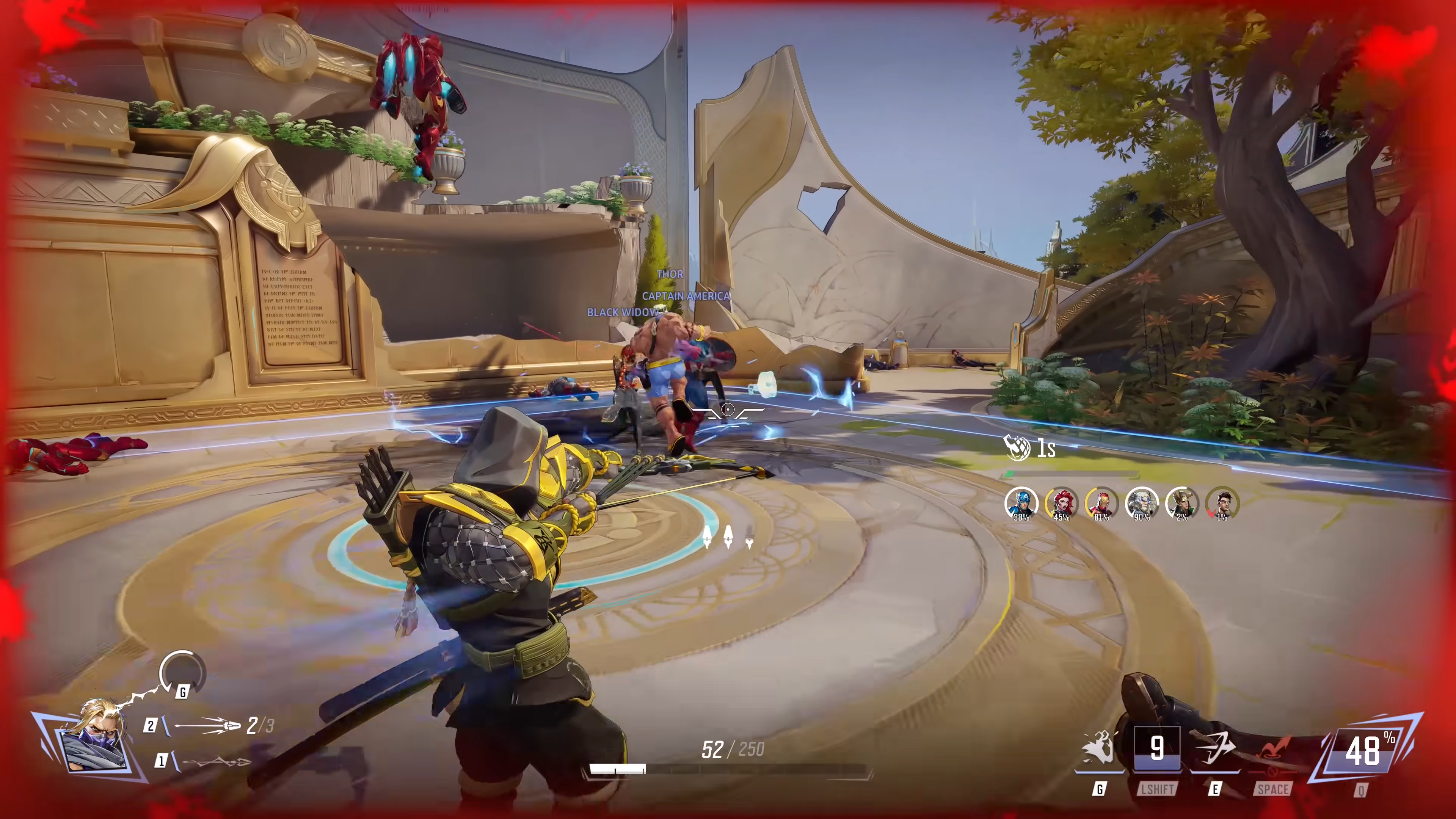Select the Loki portrait at 2%
The height and width of the screenshot is (819, 1456).
(x=1181, y=502)
